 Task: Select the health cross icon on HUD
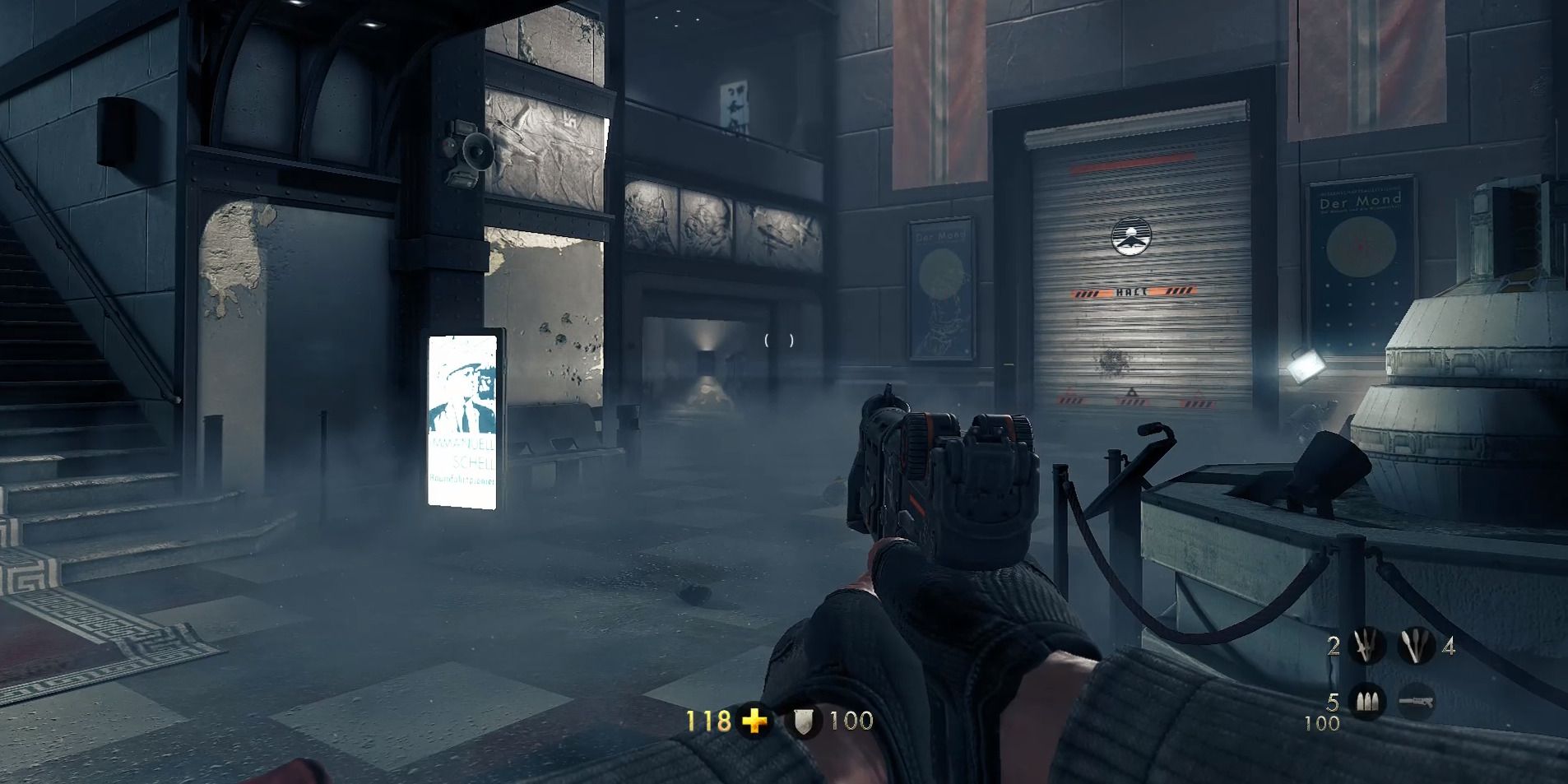coord(754,721)
